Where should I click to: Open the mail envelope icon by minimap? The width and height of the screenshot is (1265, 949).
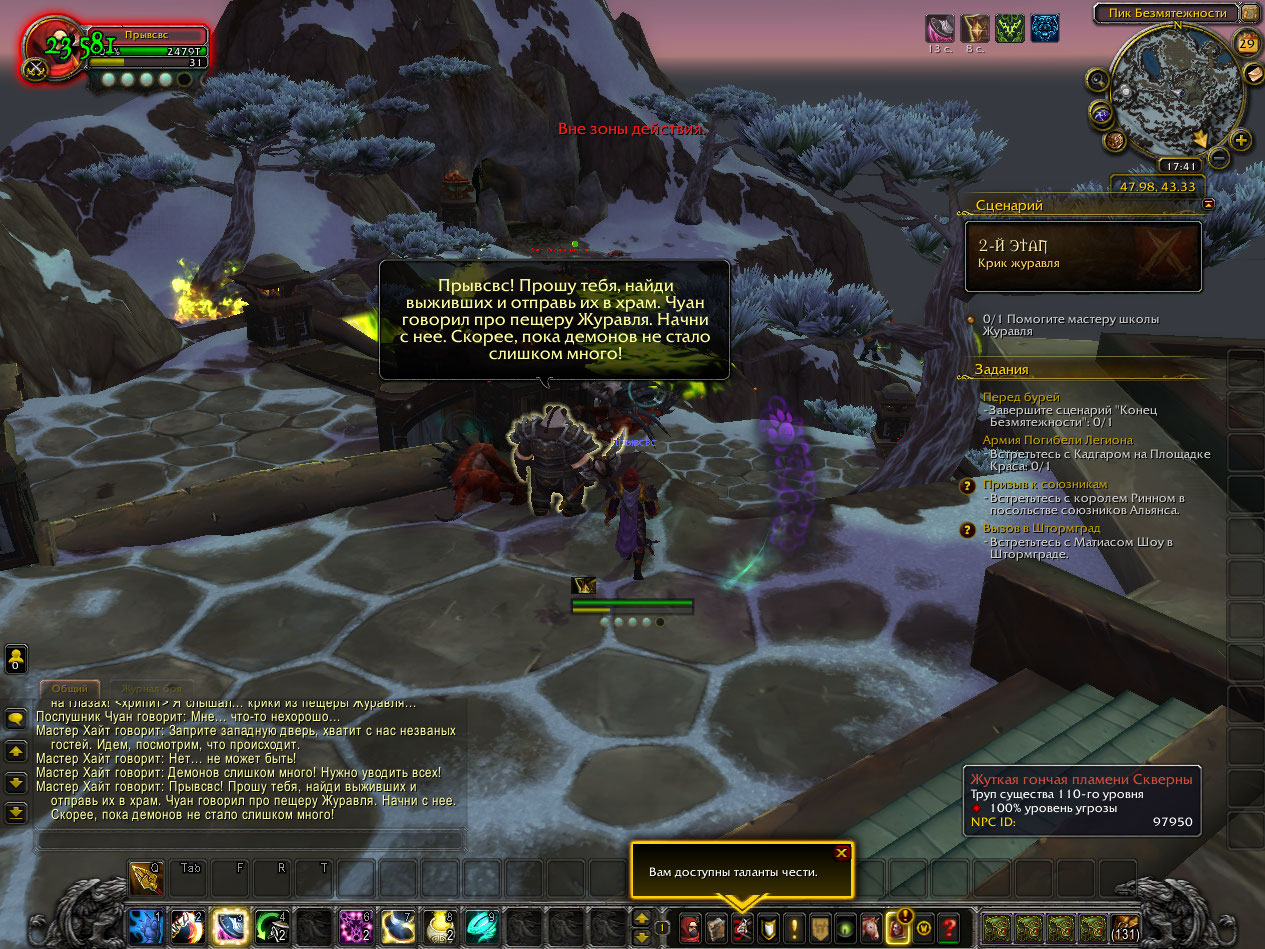coord(1254,73)
